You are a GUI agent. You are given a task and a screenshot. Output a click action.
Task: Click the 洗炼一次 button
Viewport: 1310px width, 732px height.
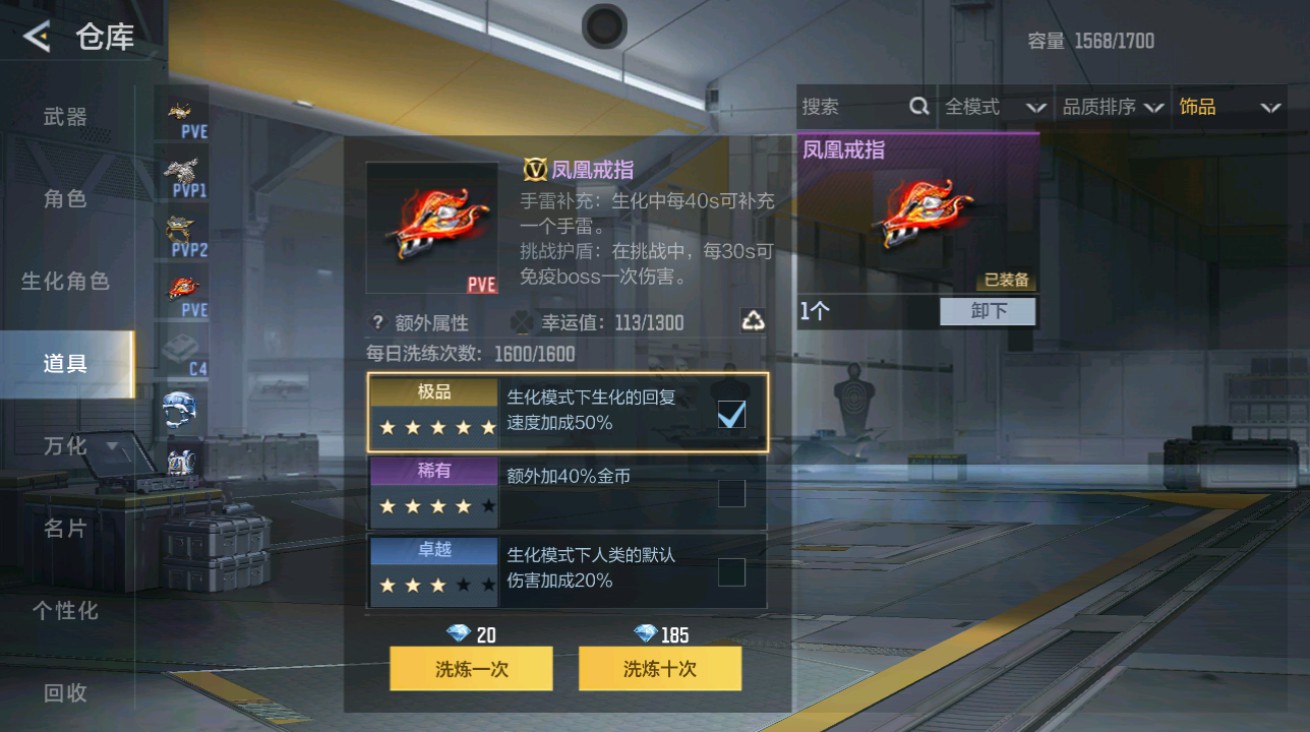point(470,668)
